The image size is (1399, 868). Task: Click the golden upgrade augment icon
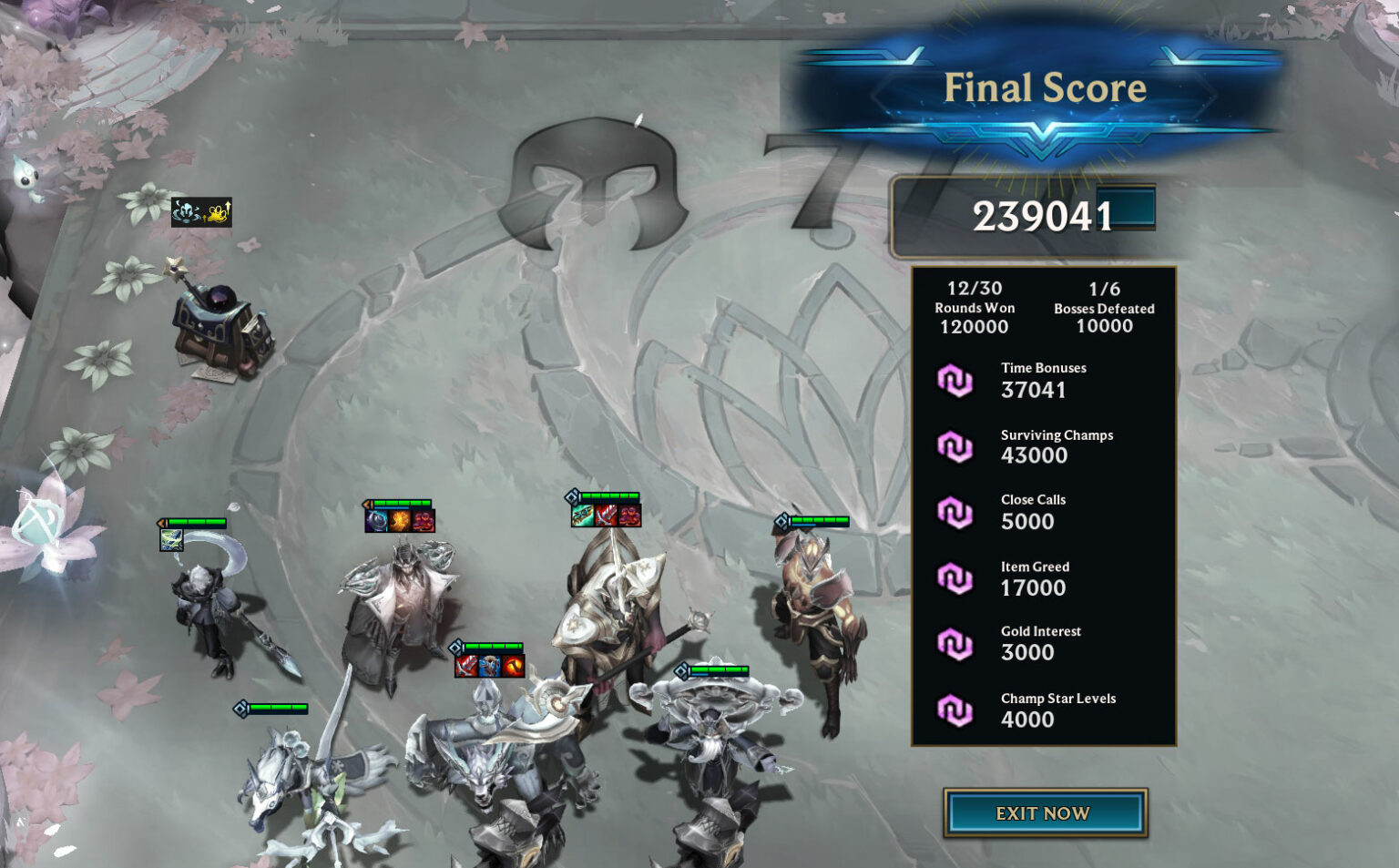click(x=217, y=211)
